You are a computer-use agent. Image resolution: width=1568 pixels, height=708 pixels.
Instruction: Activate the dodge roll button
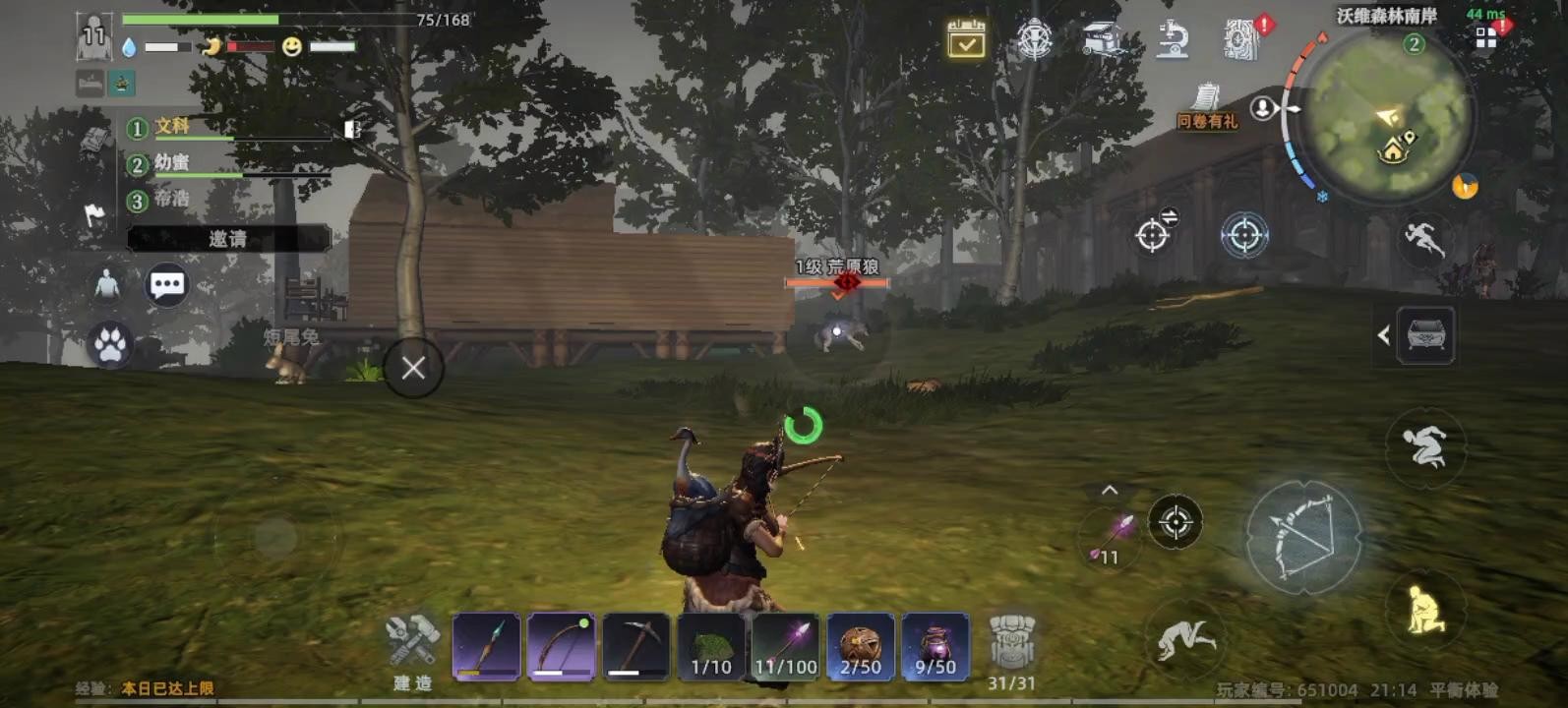[x=1424, y=447]
